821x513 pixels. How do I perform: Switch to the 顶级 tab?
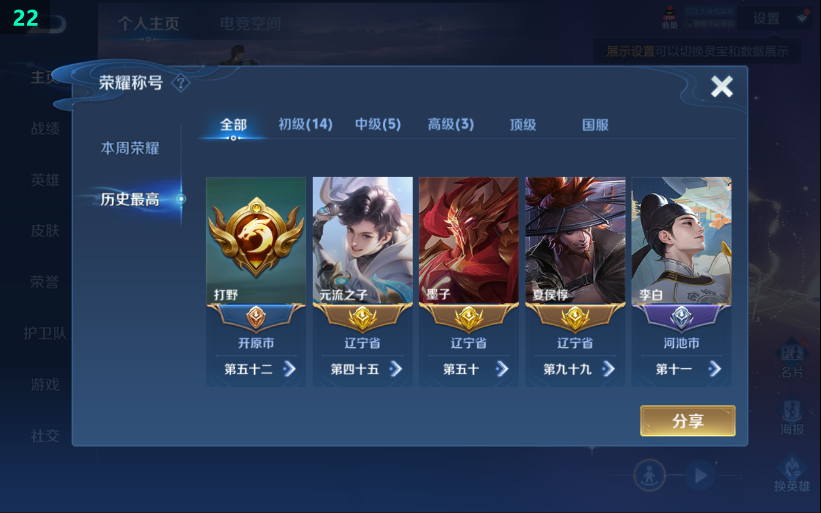pos(523,125)
